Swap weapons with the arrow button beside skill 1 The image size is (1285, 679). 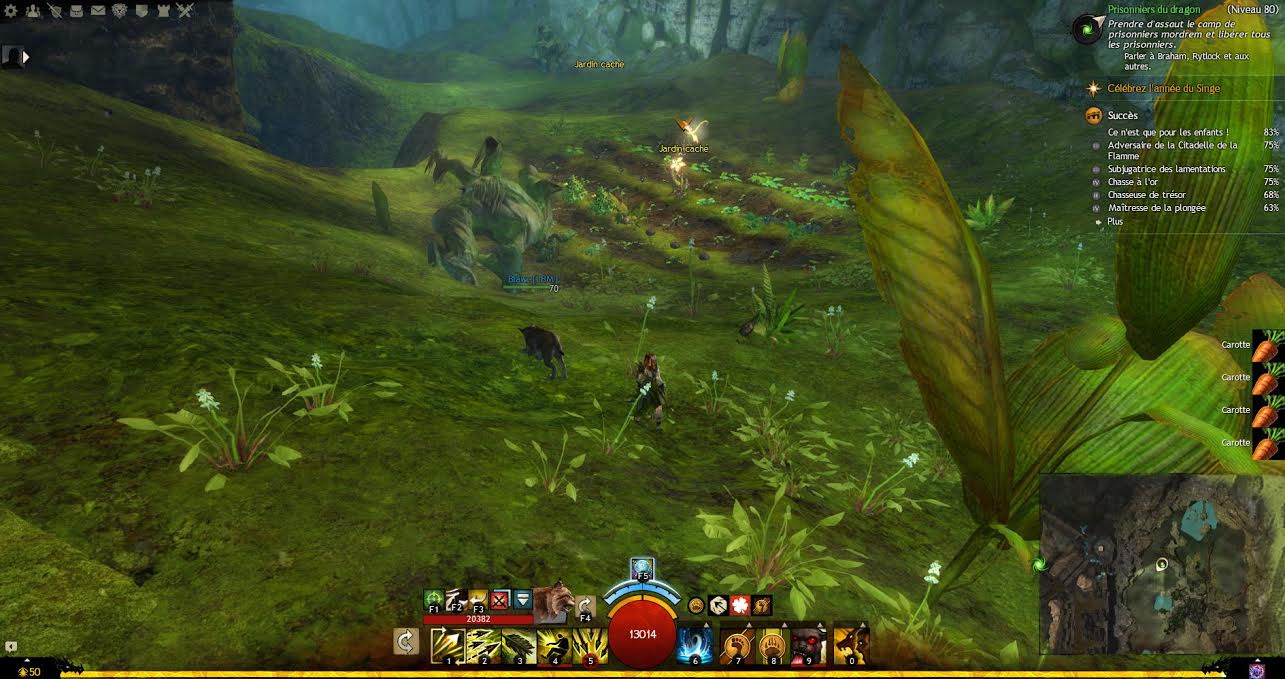[405, 641]
